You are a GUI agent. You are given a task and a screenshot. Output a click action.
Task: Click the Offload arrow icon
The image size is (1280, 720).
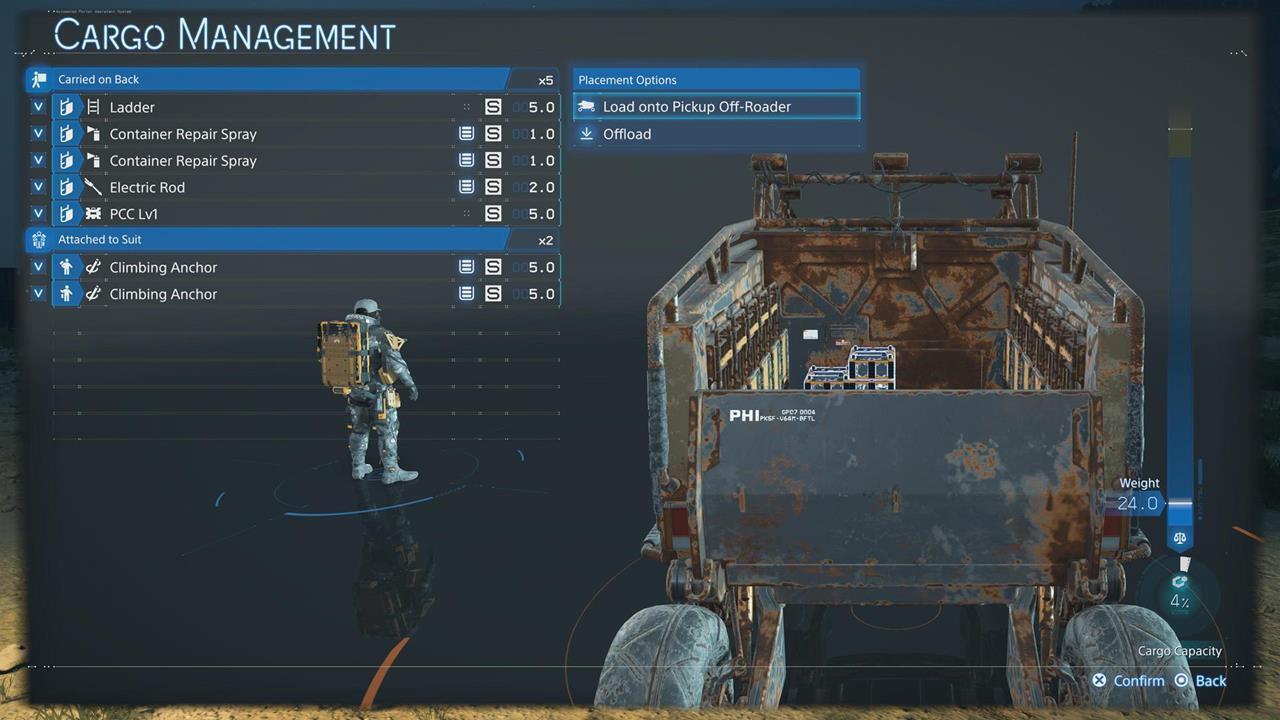[586, 133]
